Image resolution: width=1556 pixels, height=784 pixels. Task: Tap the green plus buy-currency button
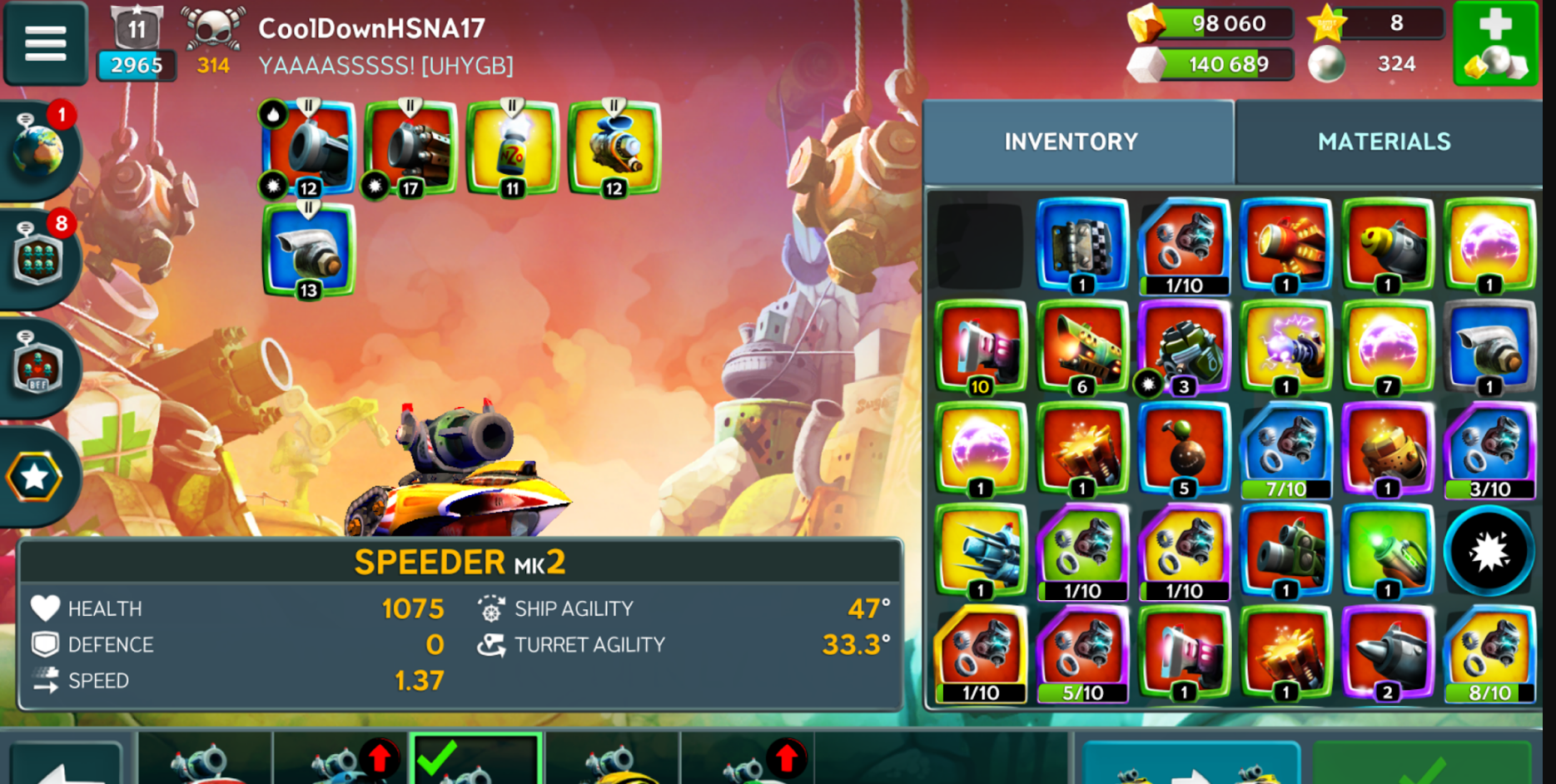(1495, 43)
